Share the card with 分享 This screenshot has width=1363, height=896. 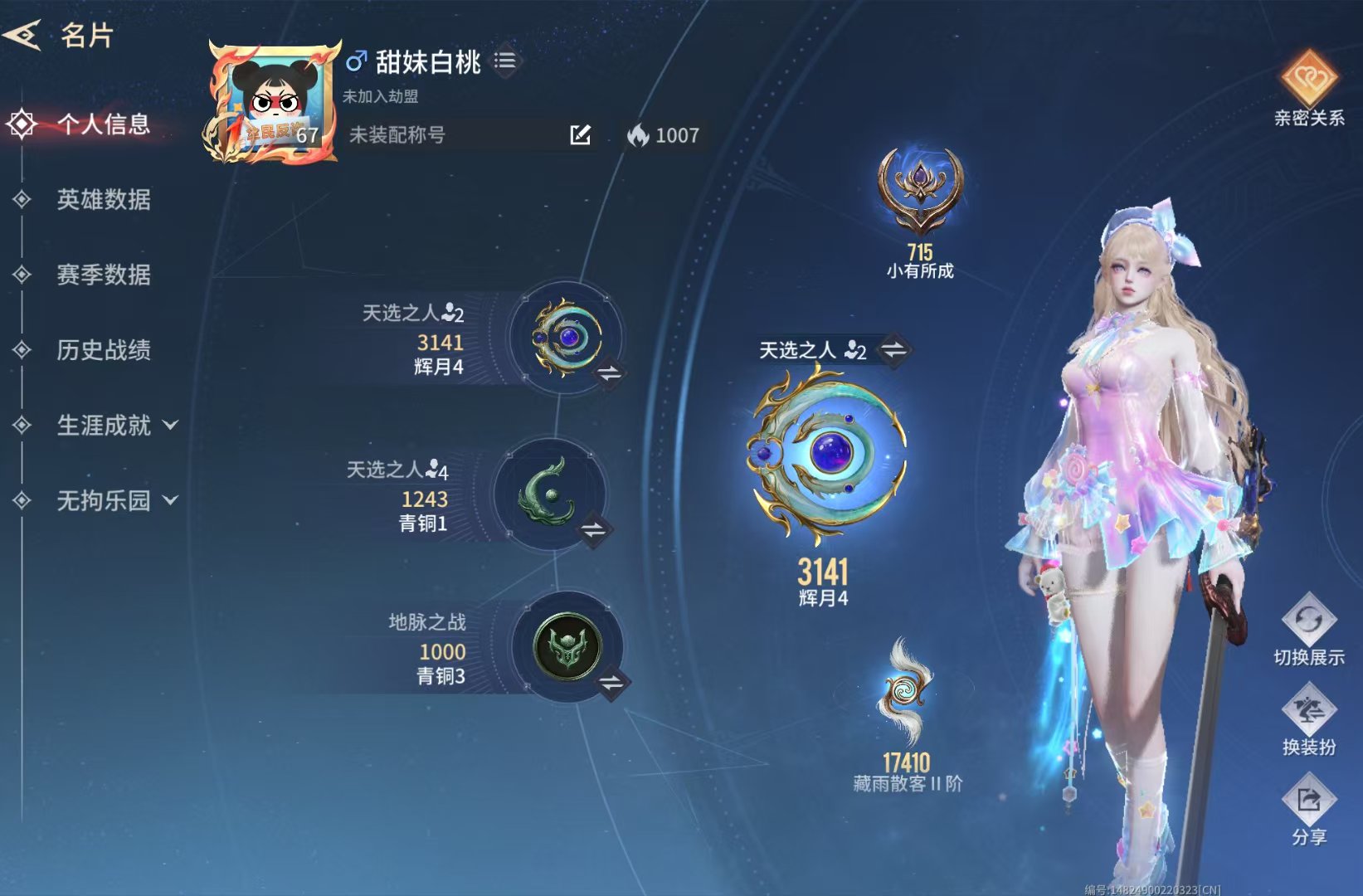(x=1308, y=811)
